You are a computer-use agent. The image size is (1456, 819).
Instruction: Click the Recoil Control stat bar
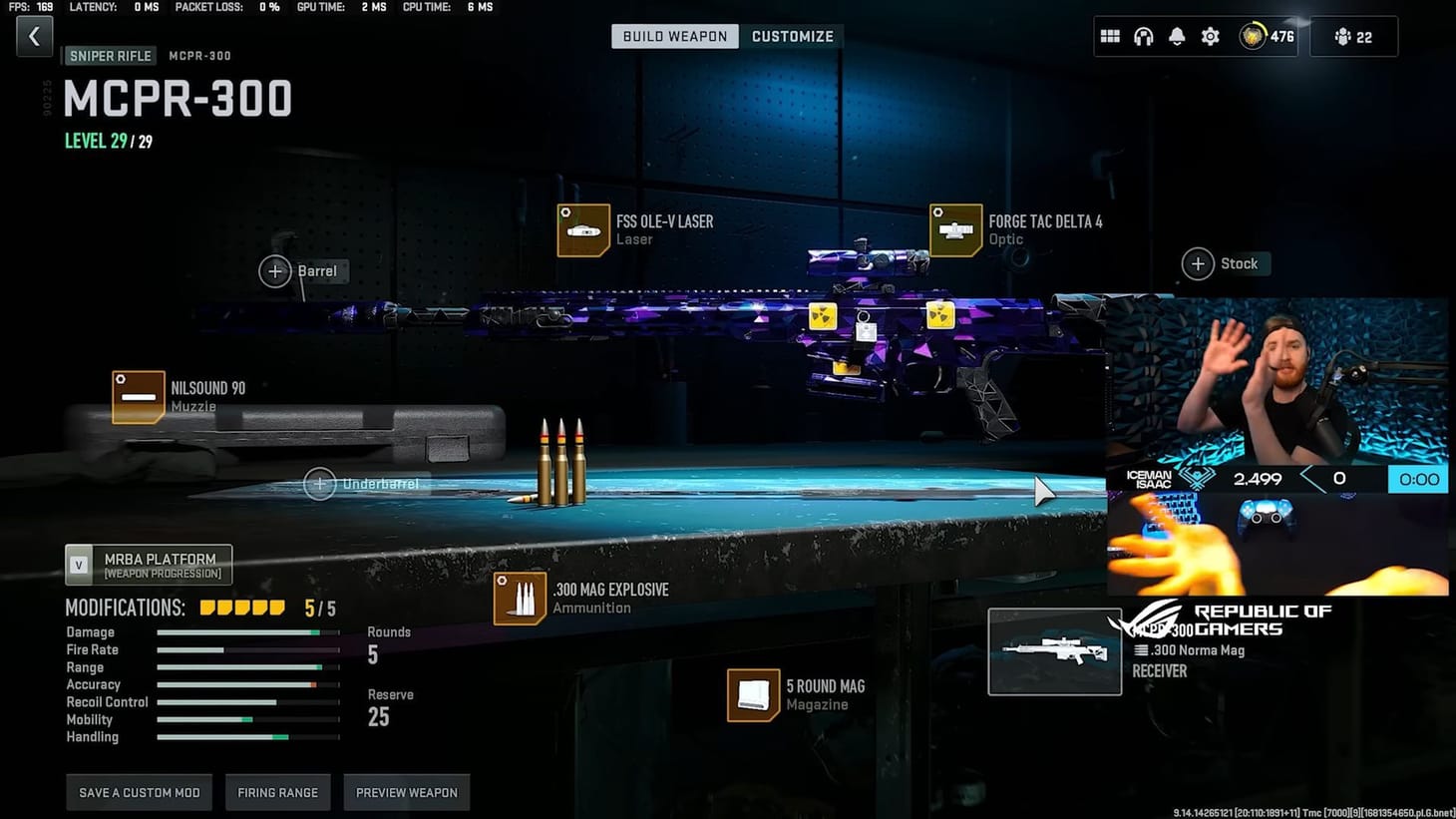(247, 701)
